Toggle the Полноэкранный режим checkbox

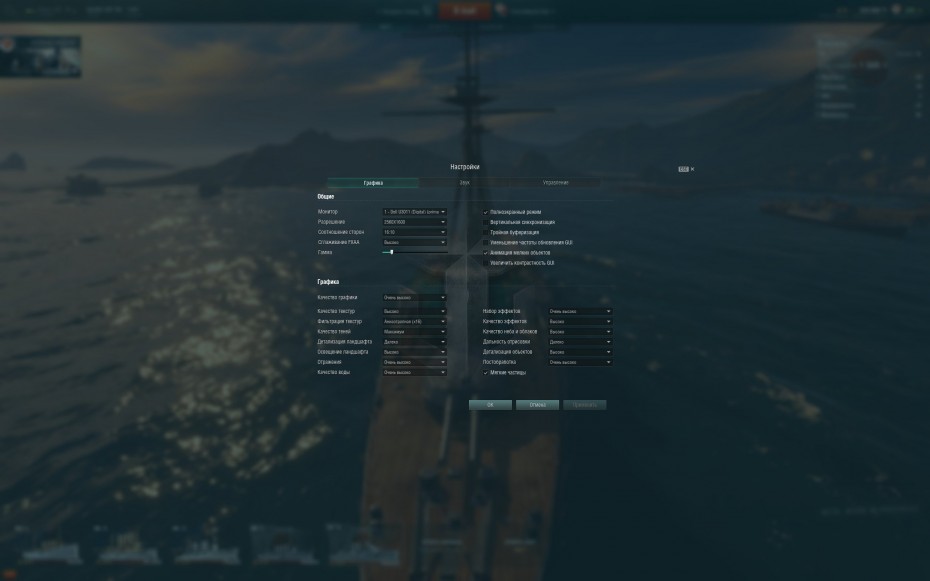tap(486, 212)
